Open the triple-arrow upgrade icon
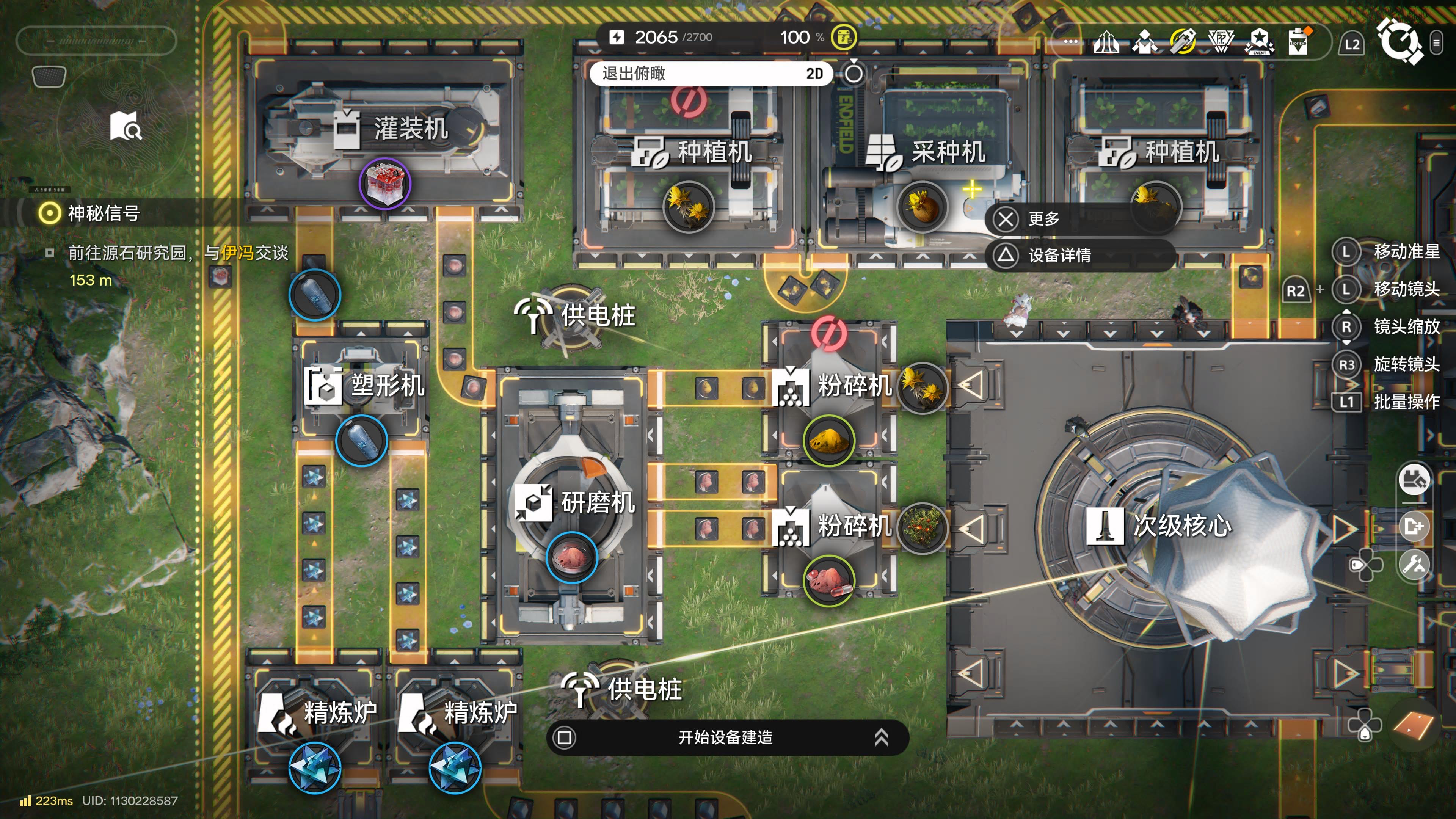 click(1106, 41)
